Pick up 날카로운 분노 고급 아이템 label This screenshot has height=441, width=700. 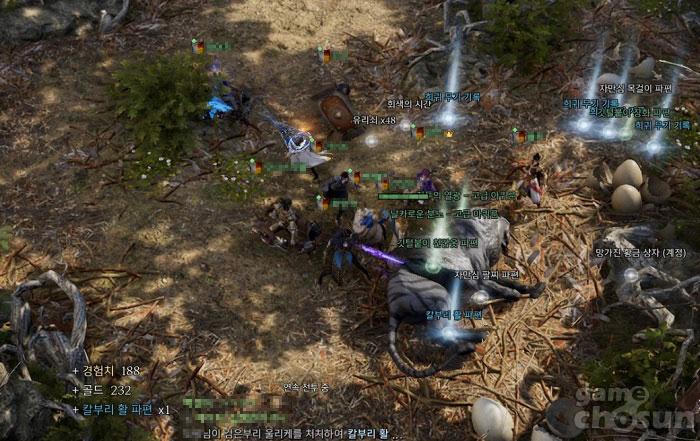point(444,214)
